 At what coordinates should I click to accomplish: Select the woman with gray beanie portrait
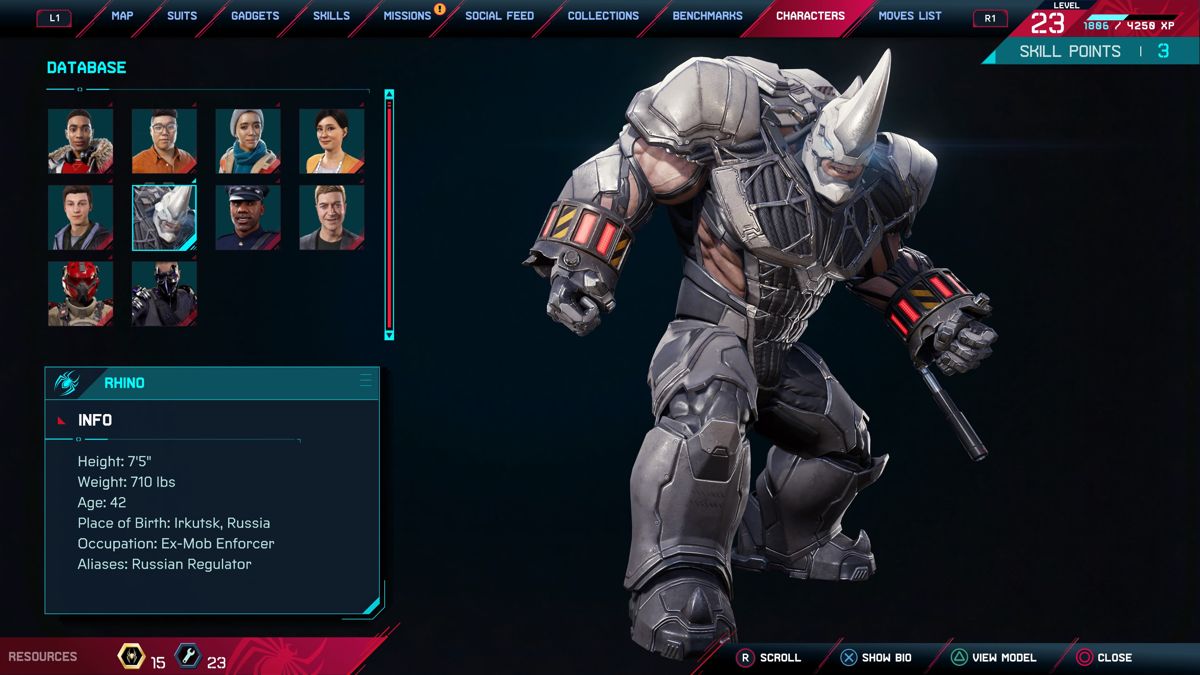coord(248,141)
